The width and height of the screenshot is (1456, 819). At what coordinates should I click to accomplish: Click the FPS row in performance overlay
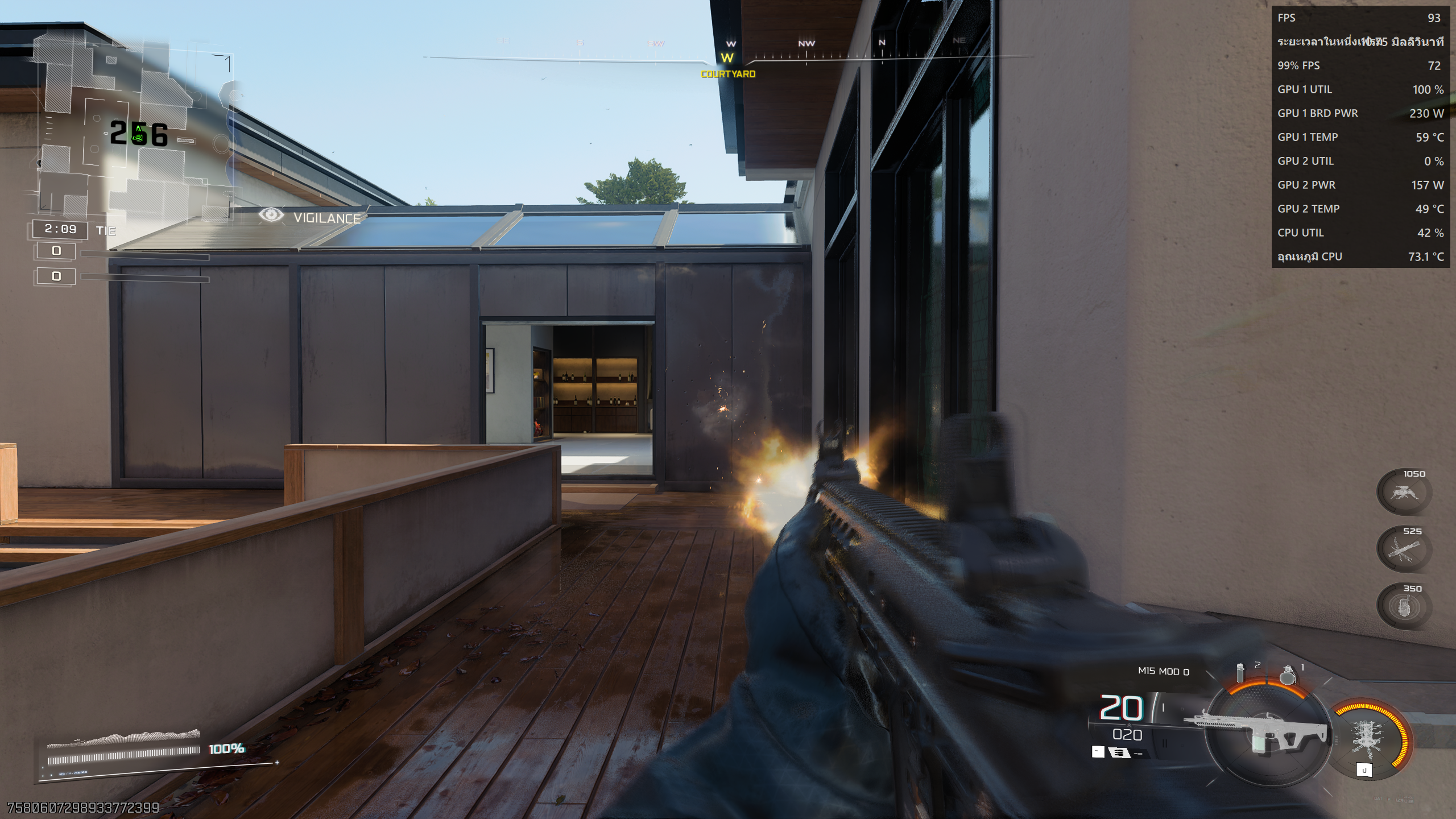click(x=1359, y=18)
